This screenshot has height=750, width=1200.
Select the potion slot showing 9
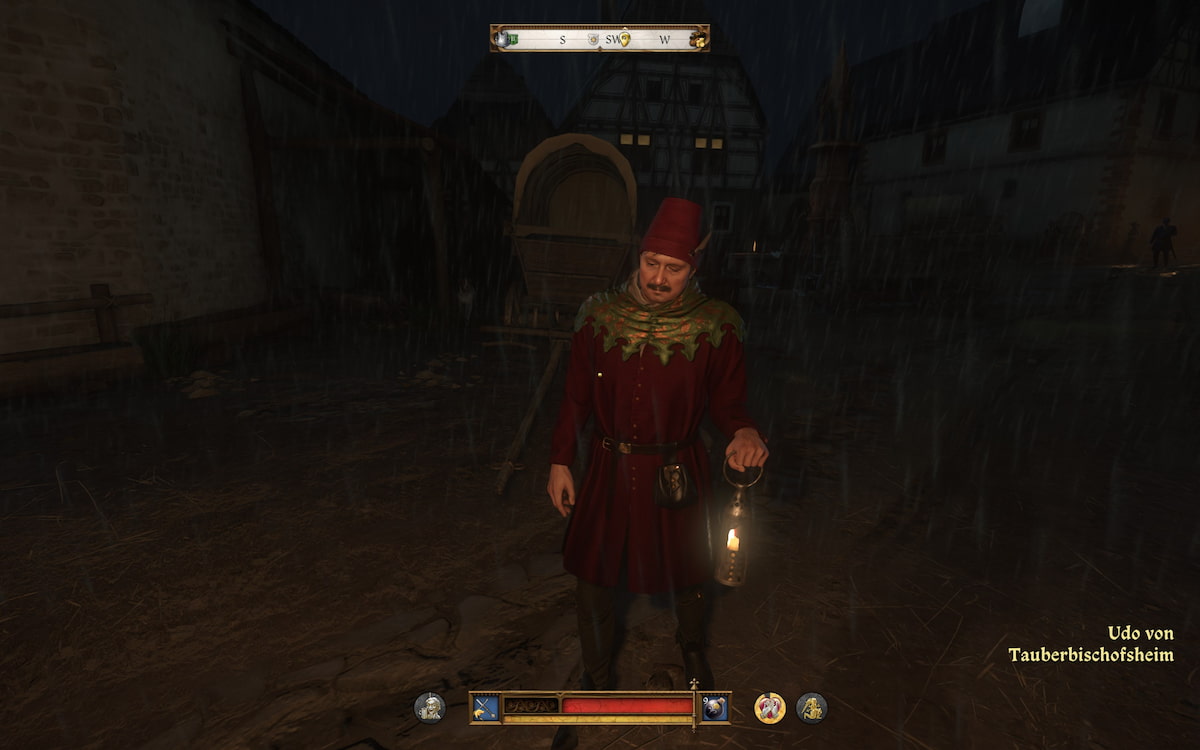715,707
